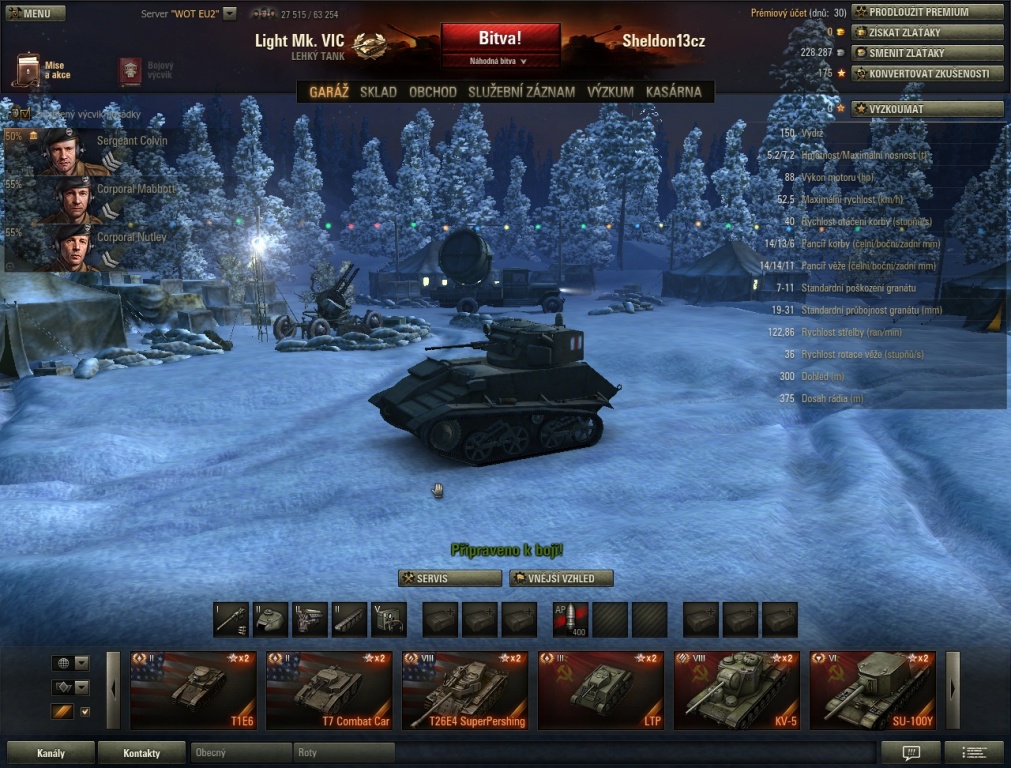
Task: Choose SMĚNIT ZLAŤÁKY button
Action: (926, 52)
